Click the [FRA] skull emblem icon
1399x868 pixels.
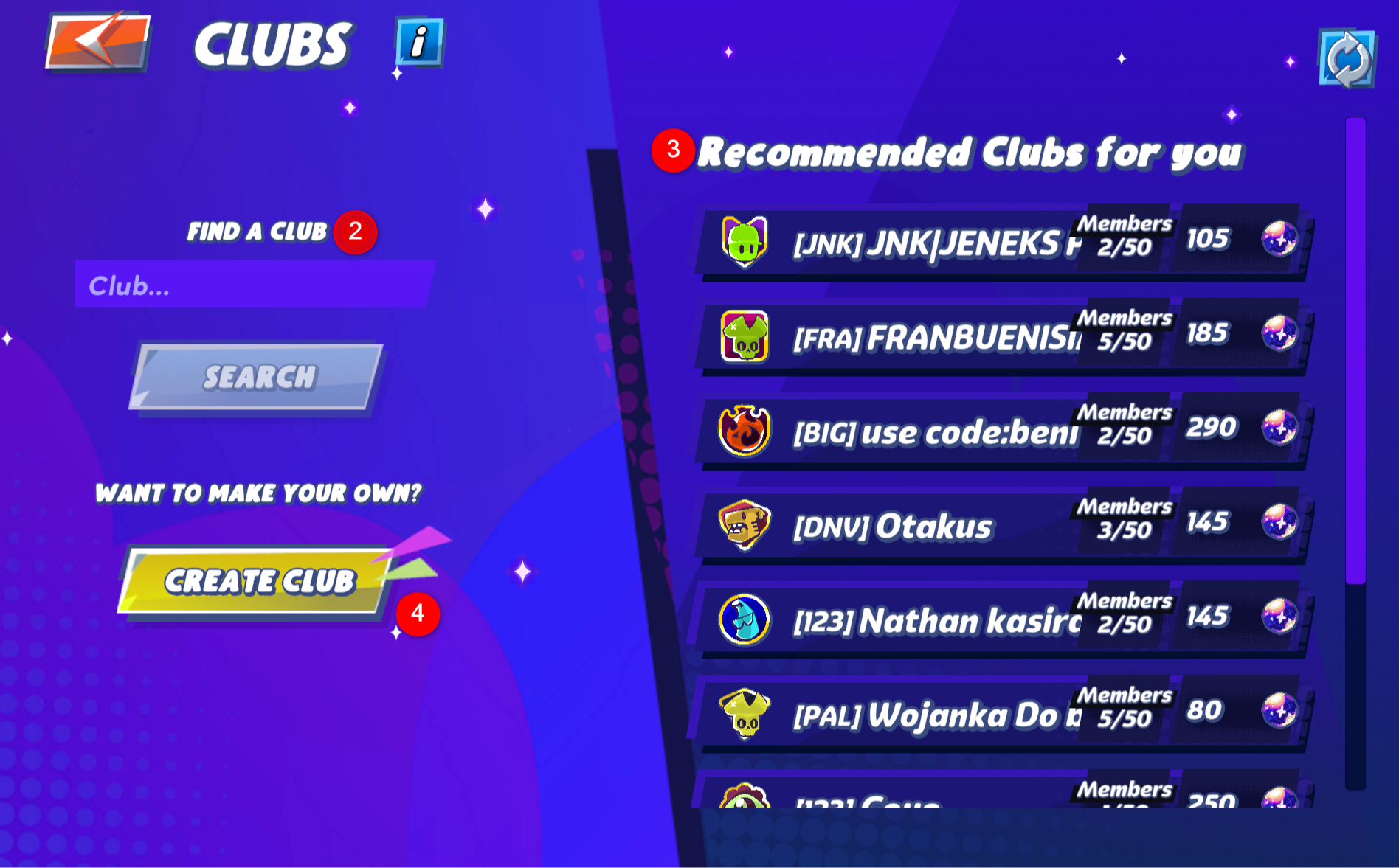coord(742,336)
